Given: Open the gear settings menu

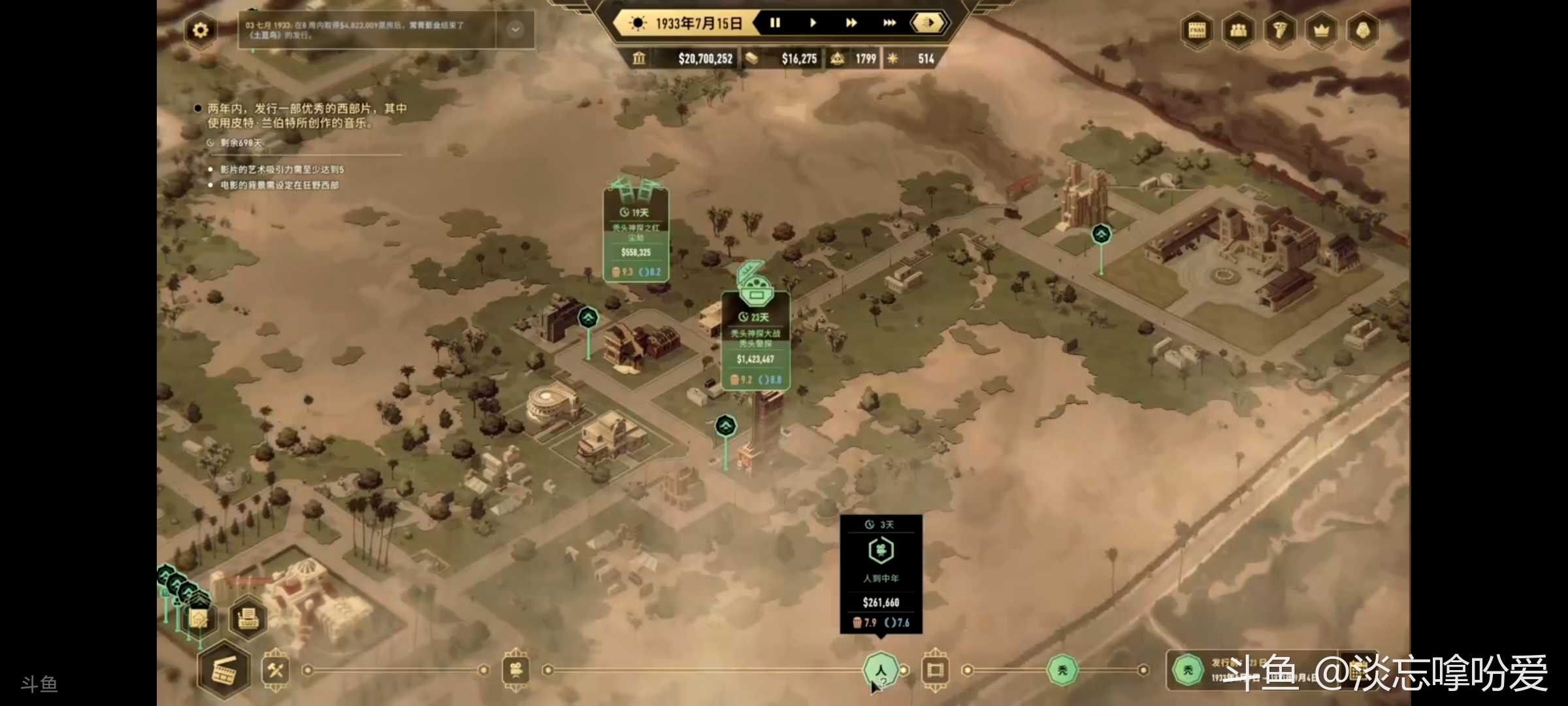Looking at the screenshot, I should (x=201, y=30).
